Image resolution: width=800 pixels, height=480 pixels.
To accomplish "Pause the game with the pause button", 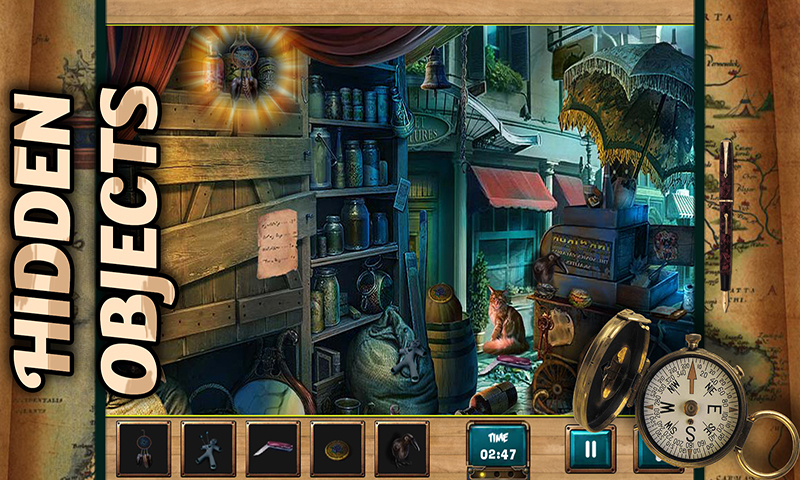I will click(x=591, y=449).
